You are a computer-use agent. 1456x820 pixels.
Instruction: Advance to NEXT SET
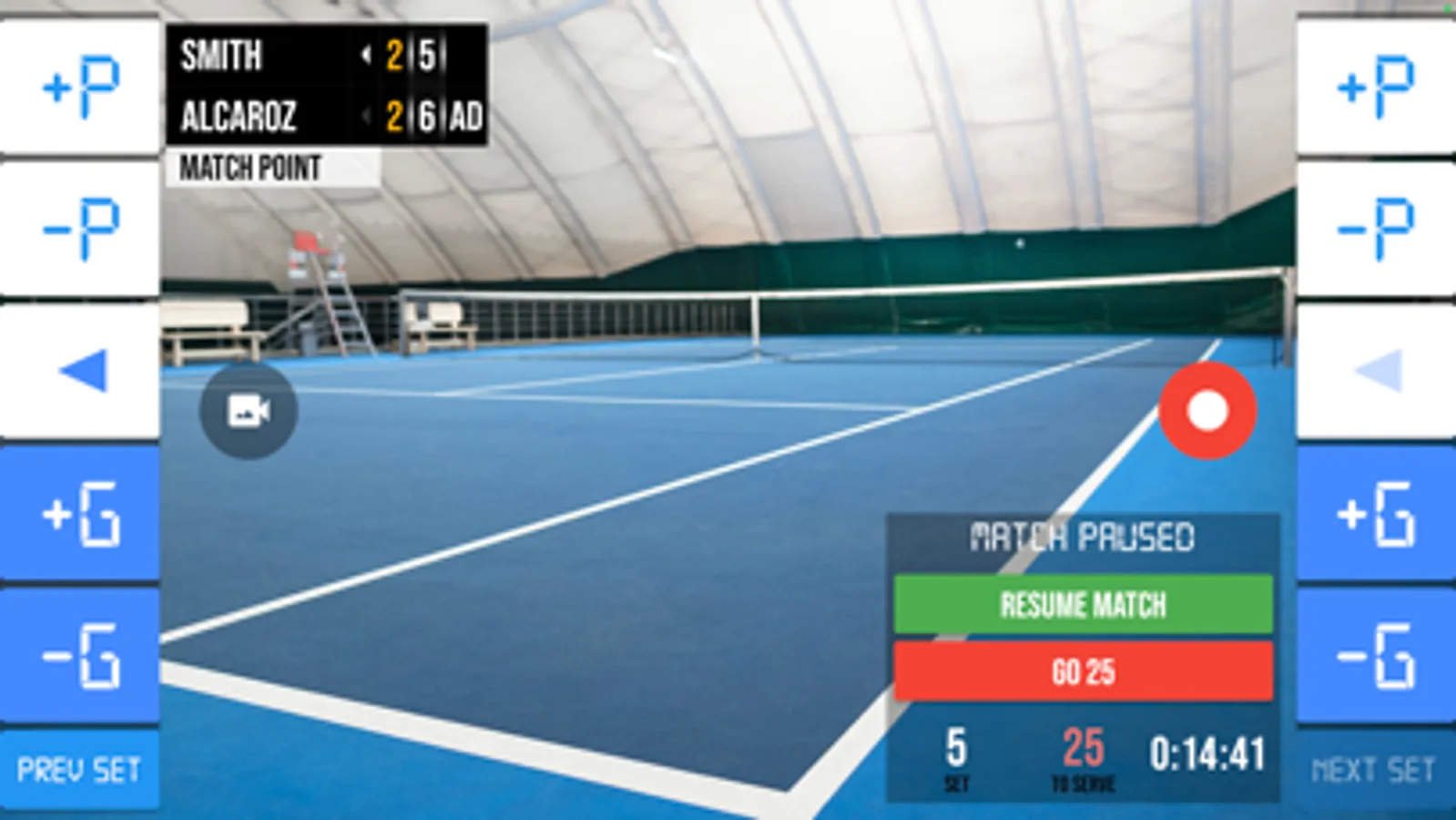[1374, 770]
